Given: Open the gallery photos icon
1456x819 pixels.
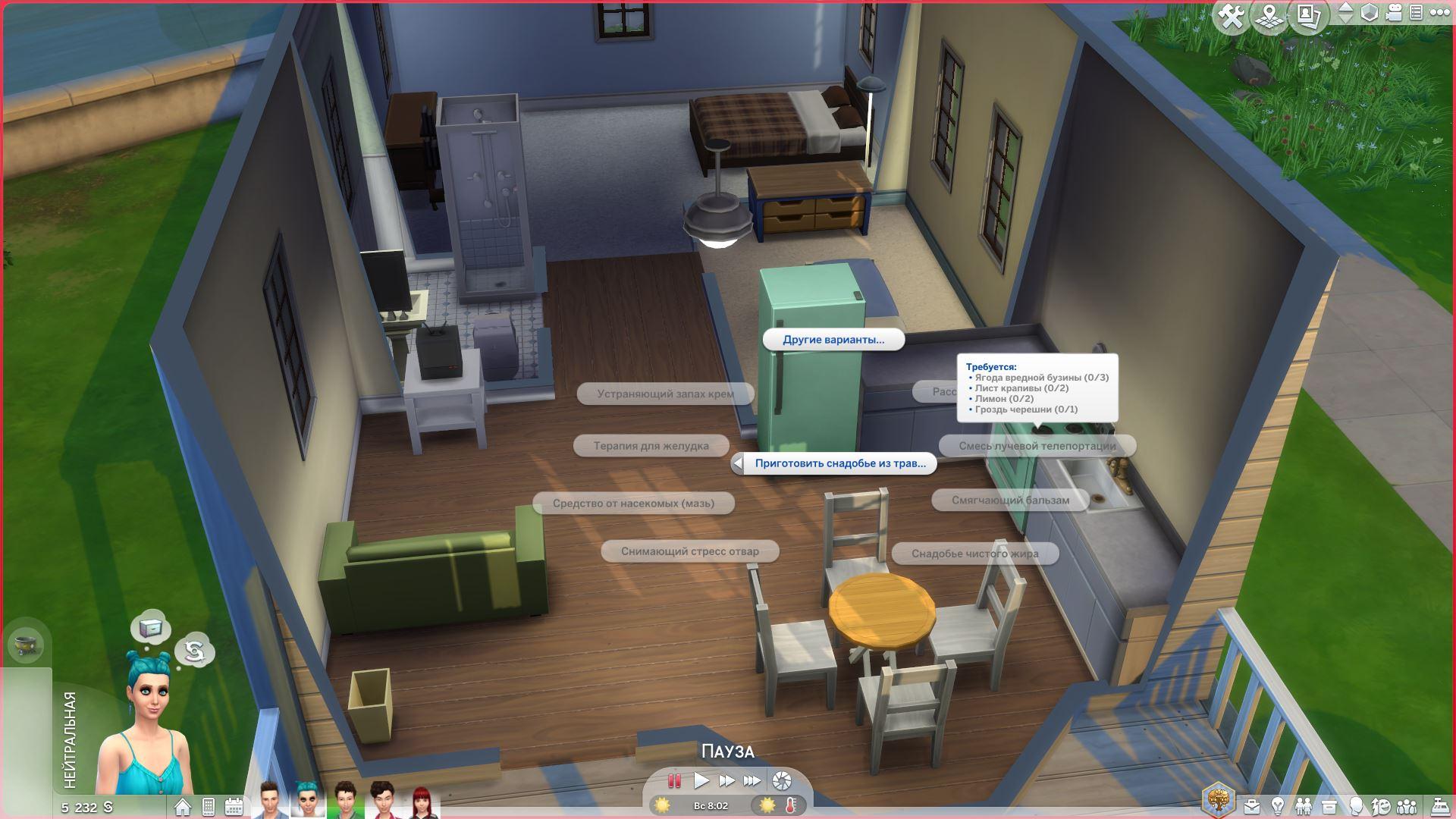Looking at the screenshot, I should click(x=1307, y=15).
